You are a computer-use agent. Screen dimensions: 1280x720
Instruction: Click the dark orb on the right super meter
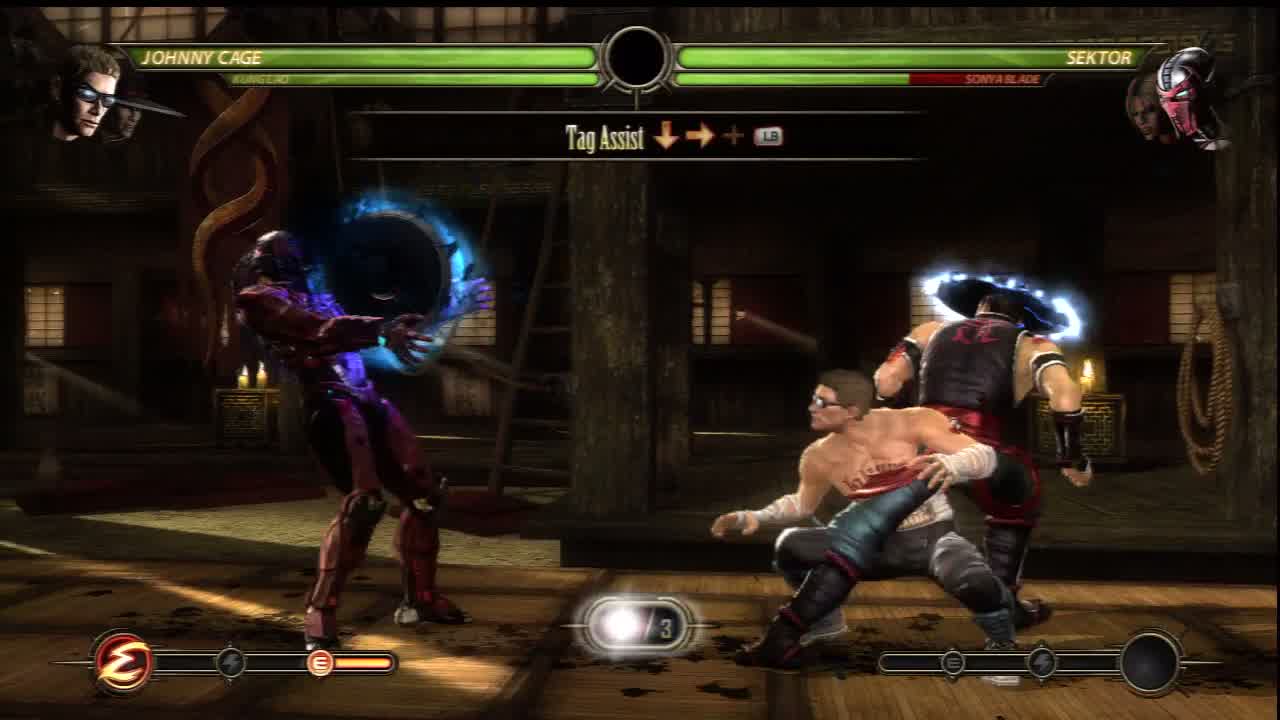point(1150,662)
